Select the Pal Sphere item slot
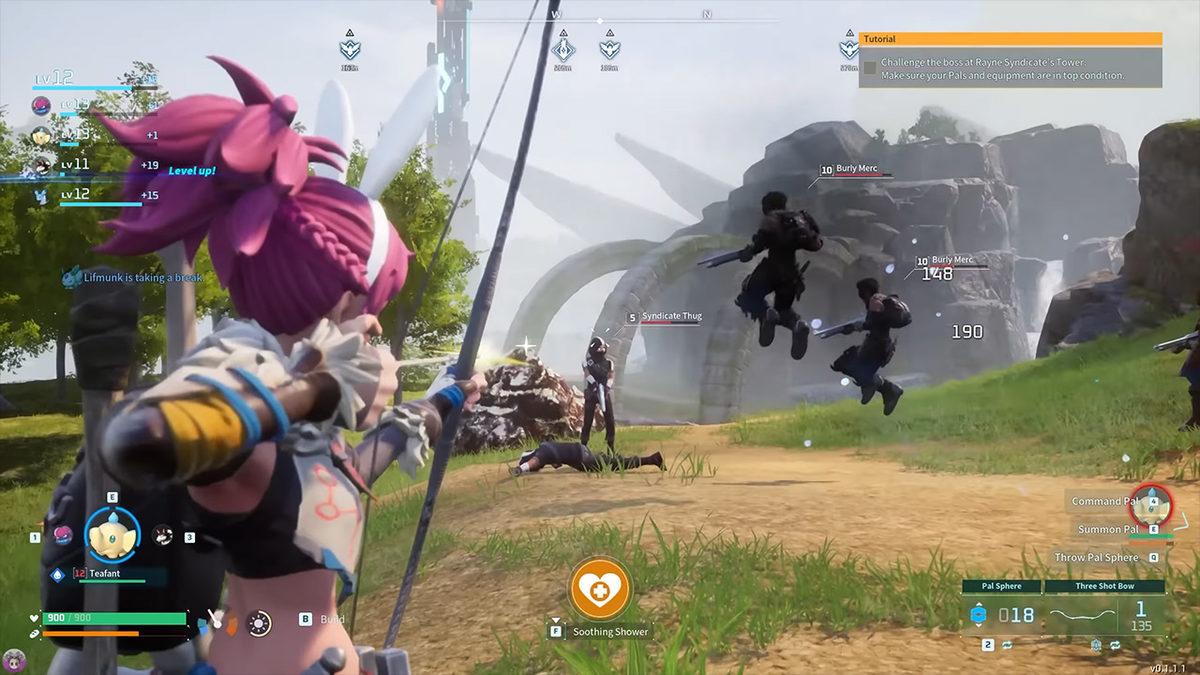This screenshot has height=675, width=1200. [1002, 613]
